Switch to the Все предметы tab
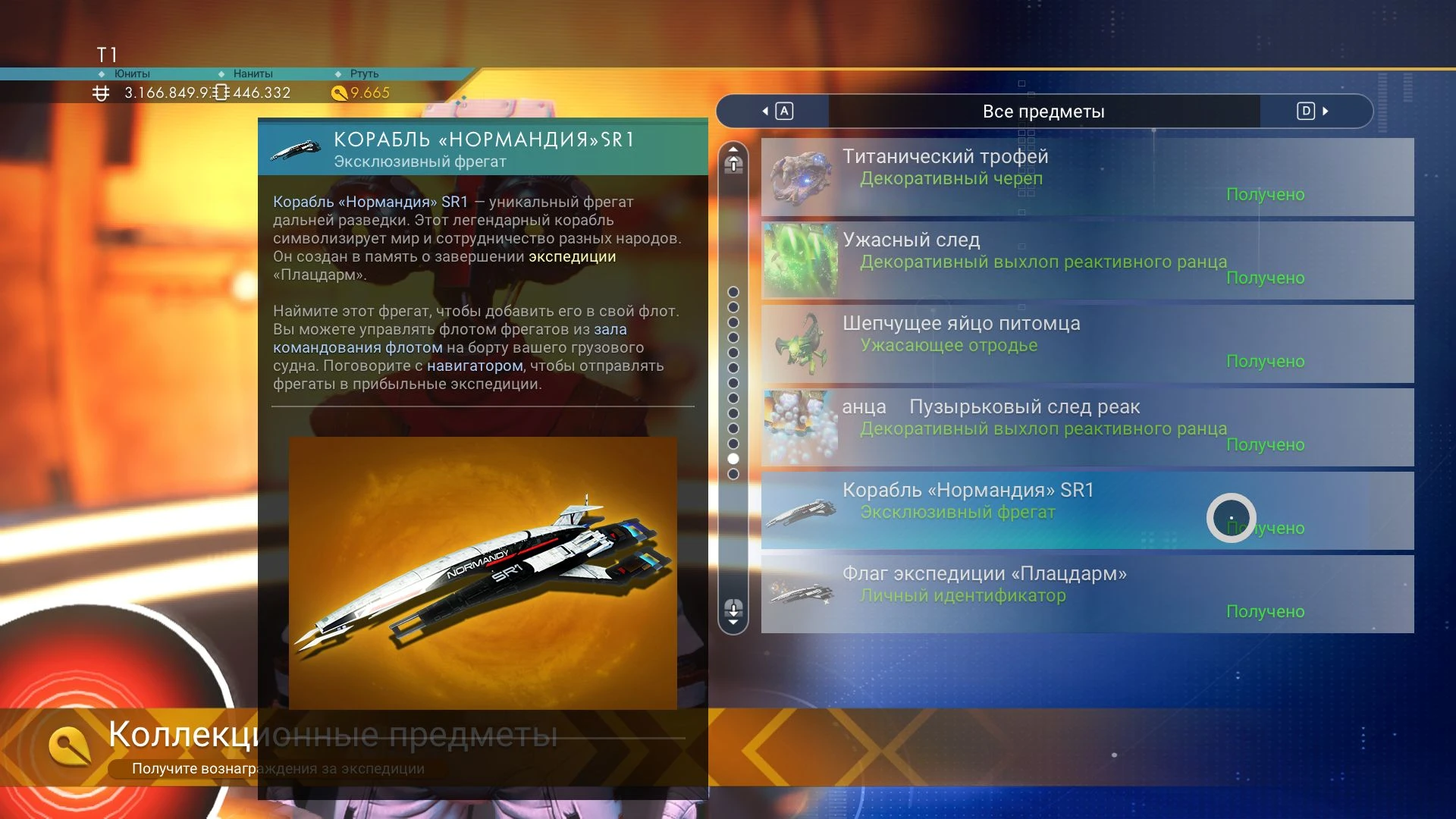Image resolution: width=1456 pixels, height=819 pixels. (1044, 111)
